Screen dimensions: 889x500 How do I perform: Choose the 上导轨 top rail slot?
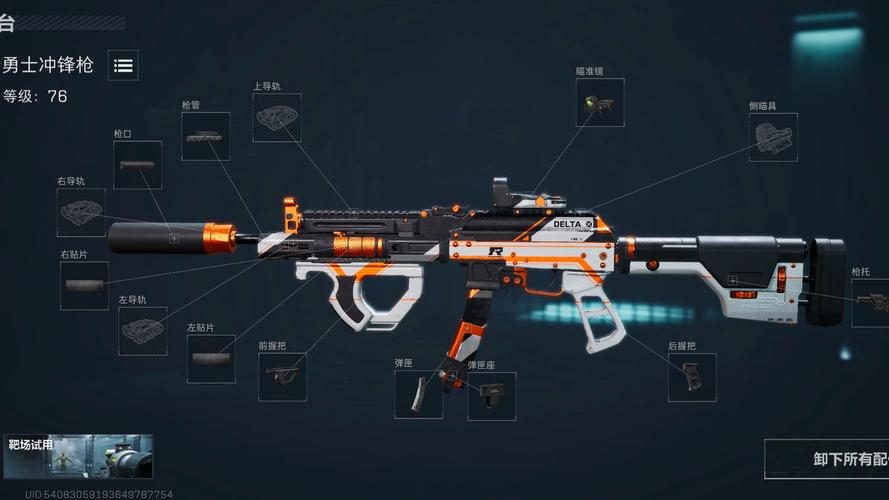(x=277, y=117)
